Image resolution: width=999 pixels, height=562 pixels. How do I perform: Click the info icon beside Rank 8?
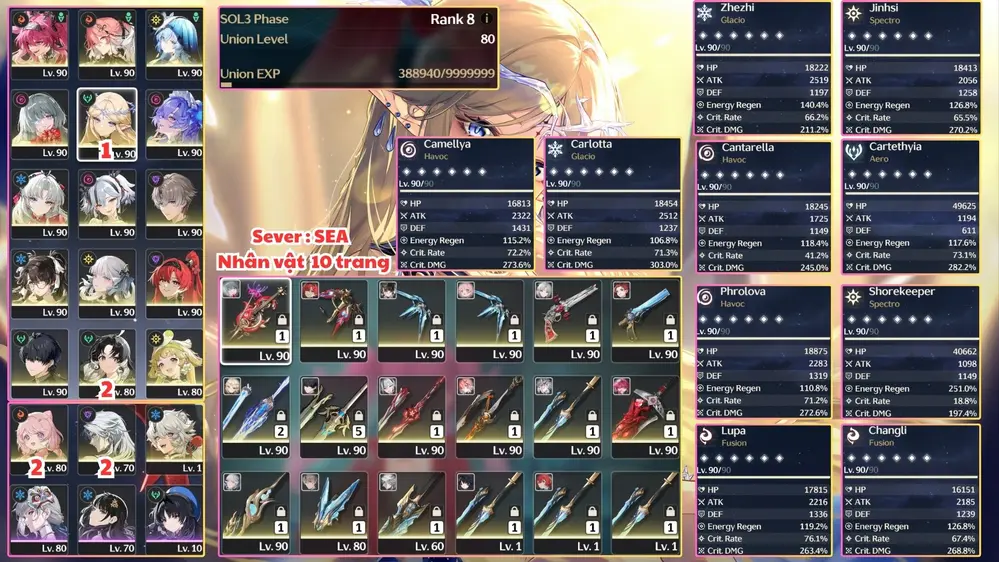487,19
